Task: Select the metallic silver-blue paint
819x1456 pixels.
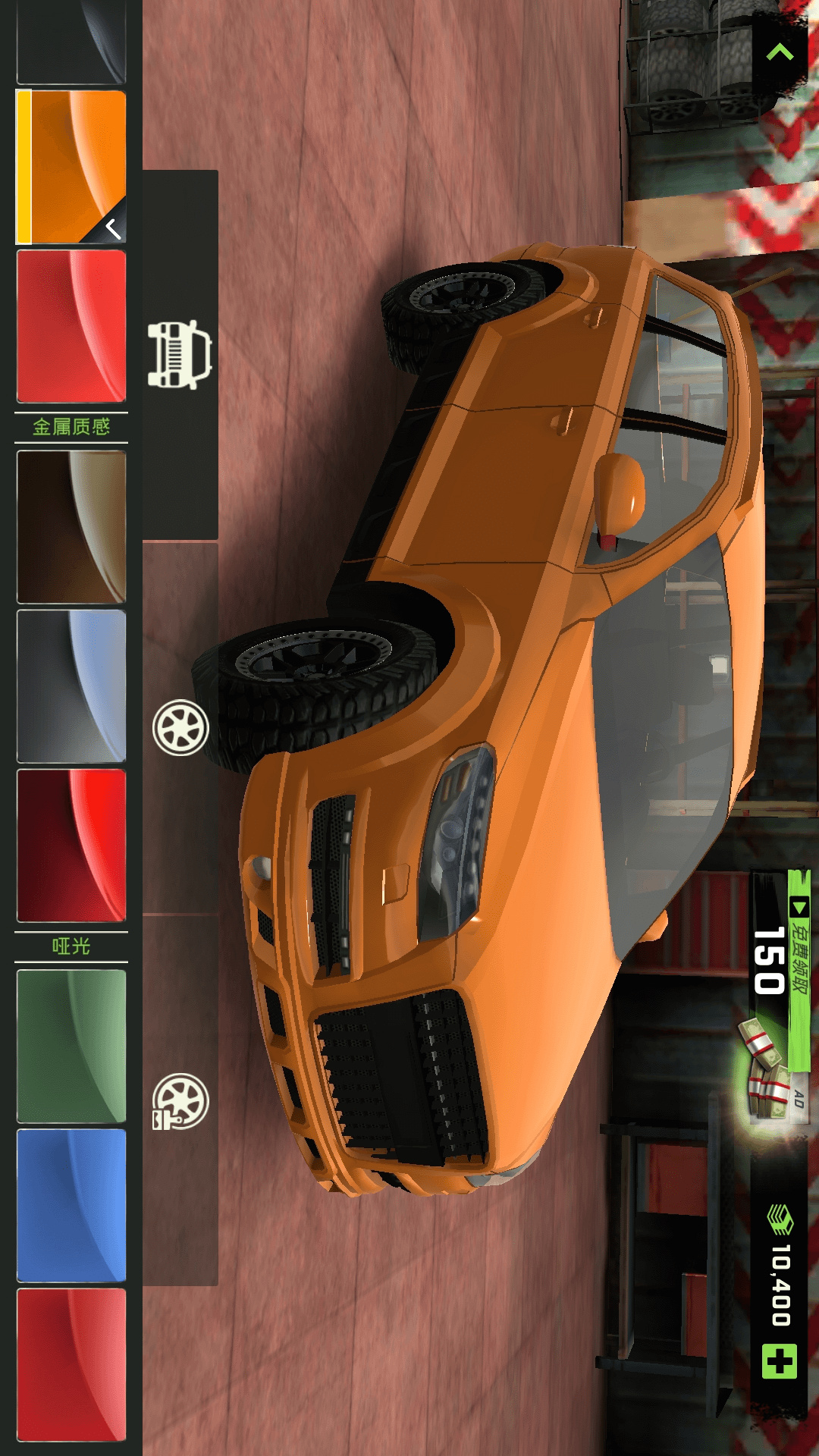Action: (x=72, y=686)
